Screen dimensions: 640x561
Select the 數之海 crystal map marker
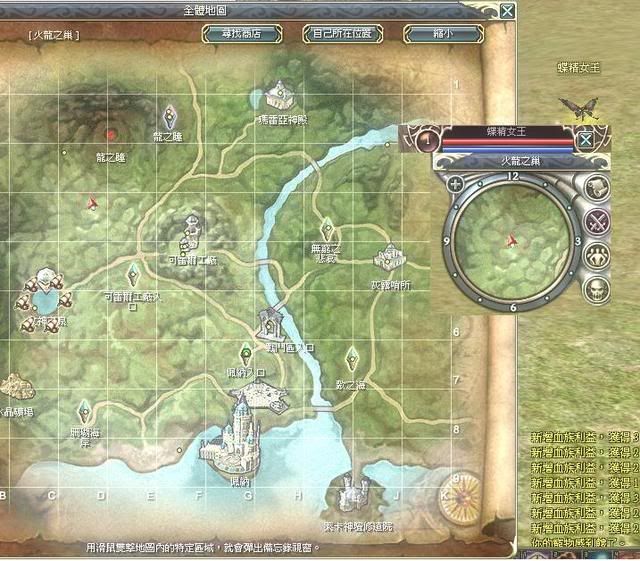pyautogui.click(x=351, y=358)
